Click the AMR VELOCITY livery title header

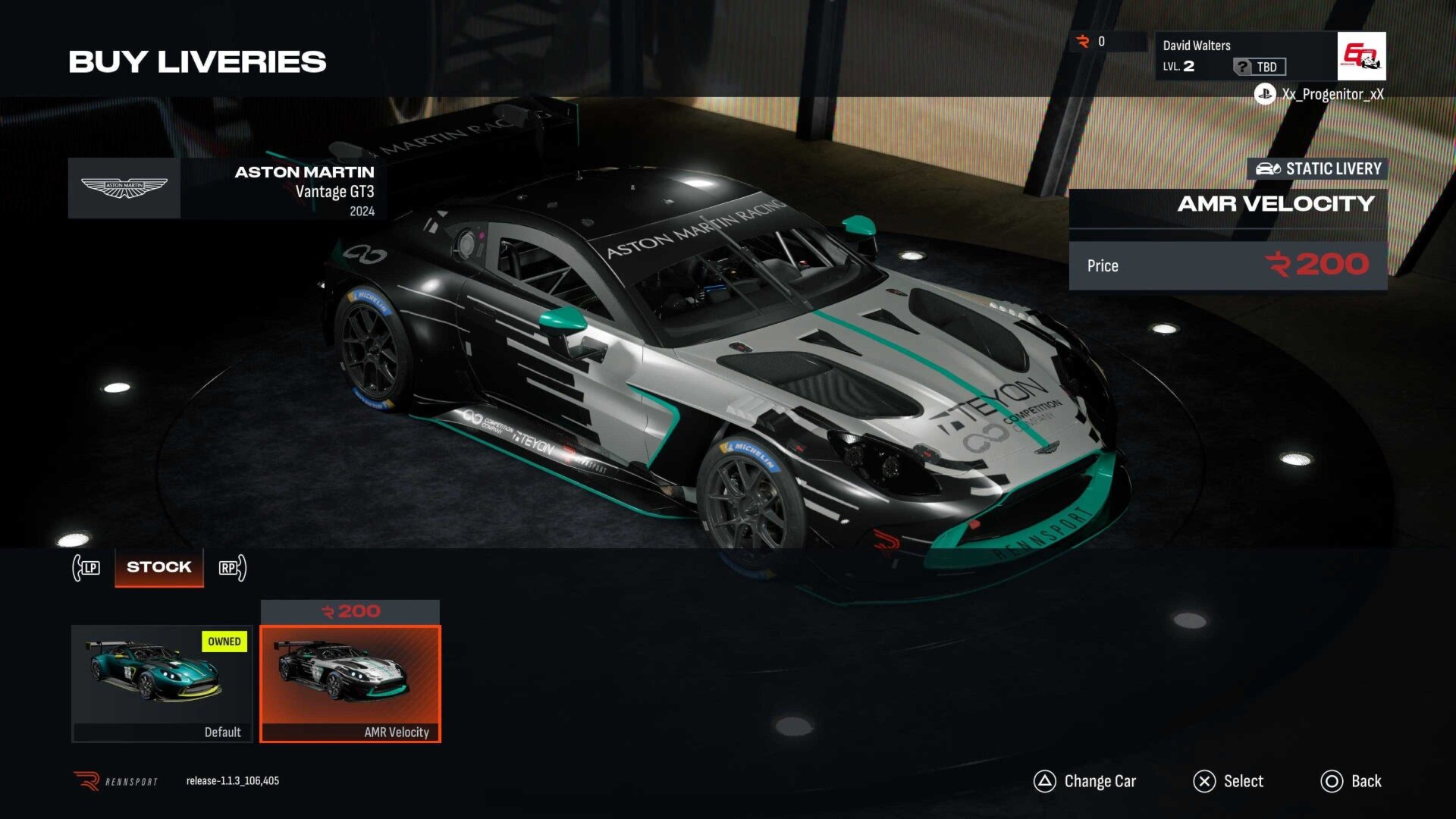(x=1276, y=204)
